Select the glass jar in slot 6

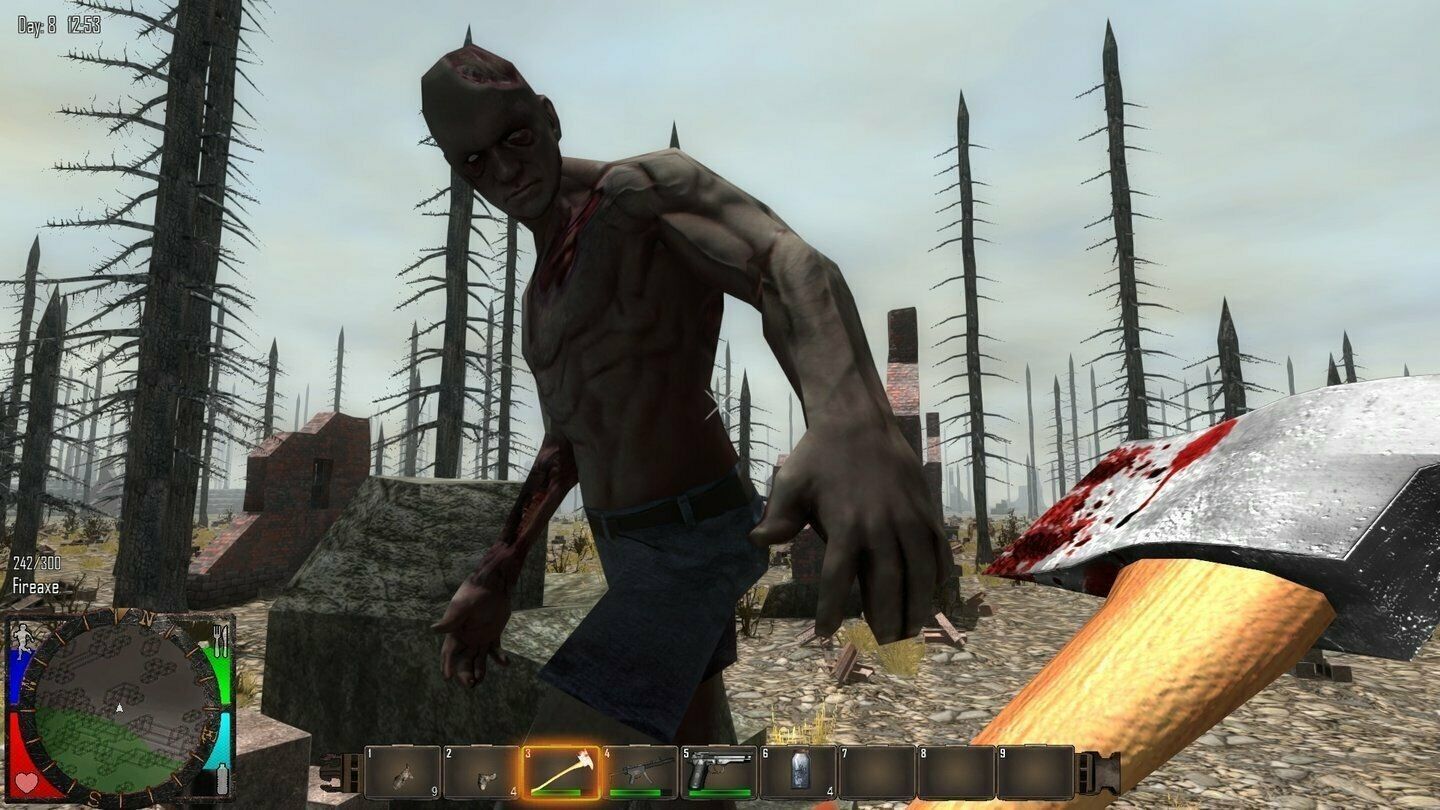(798, 772)
